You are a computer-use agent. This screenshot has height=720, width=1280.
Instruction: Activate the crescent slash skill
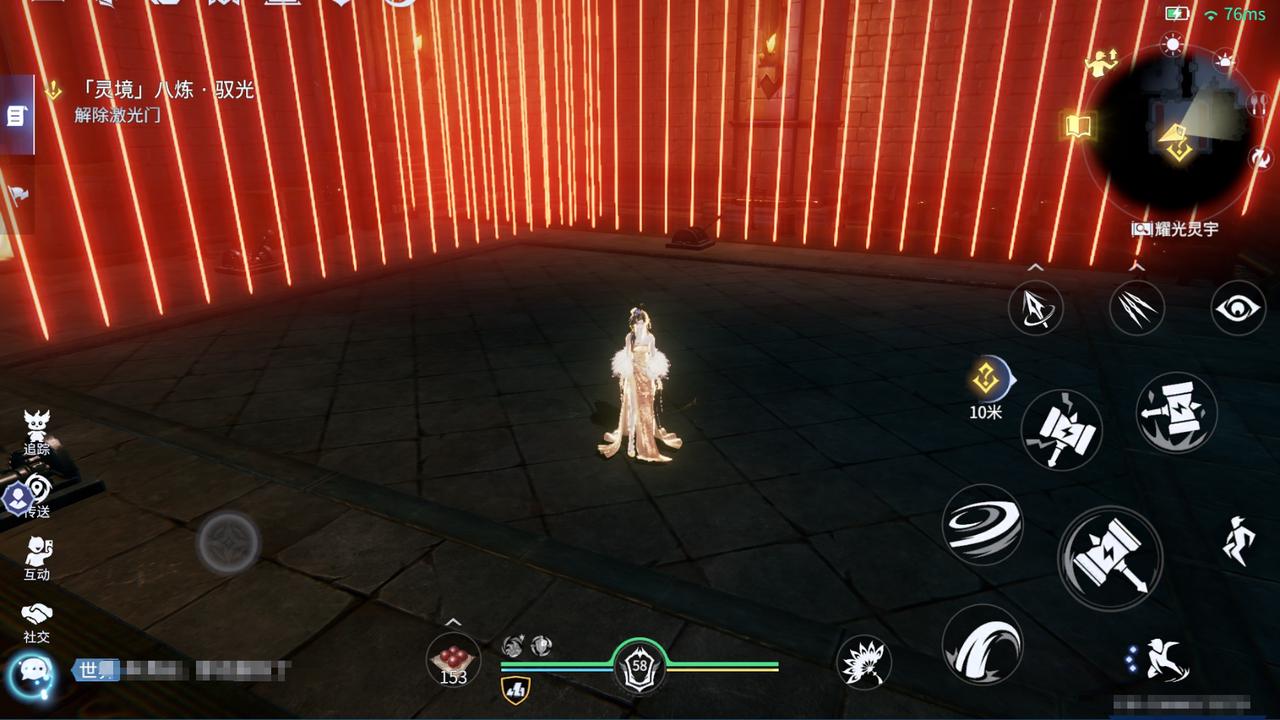click(983, 645)
